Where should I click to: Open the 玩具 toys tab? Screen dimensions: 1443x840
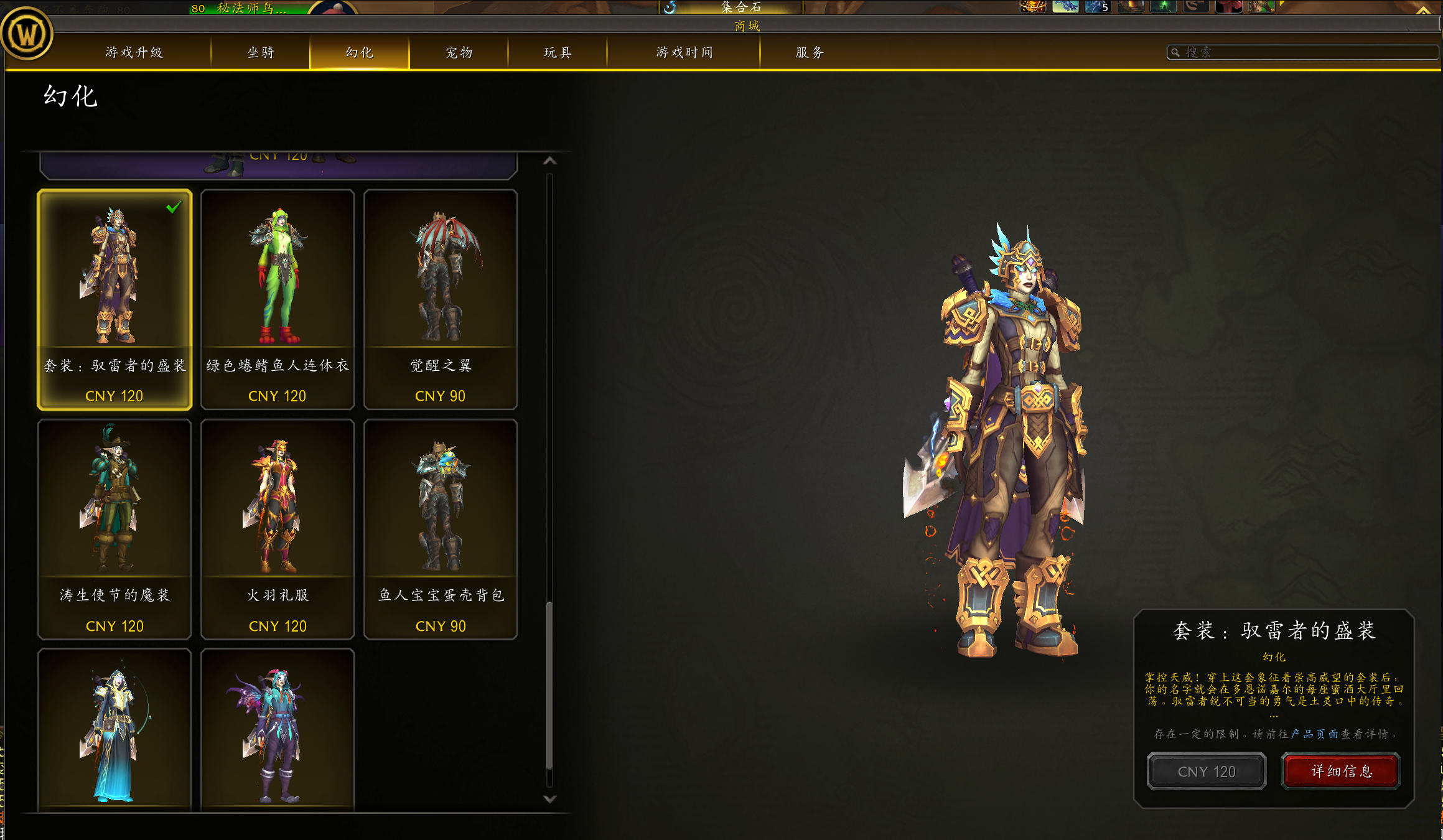pyautogui.click(x=558, y=52)
